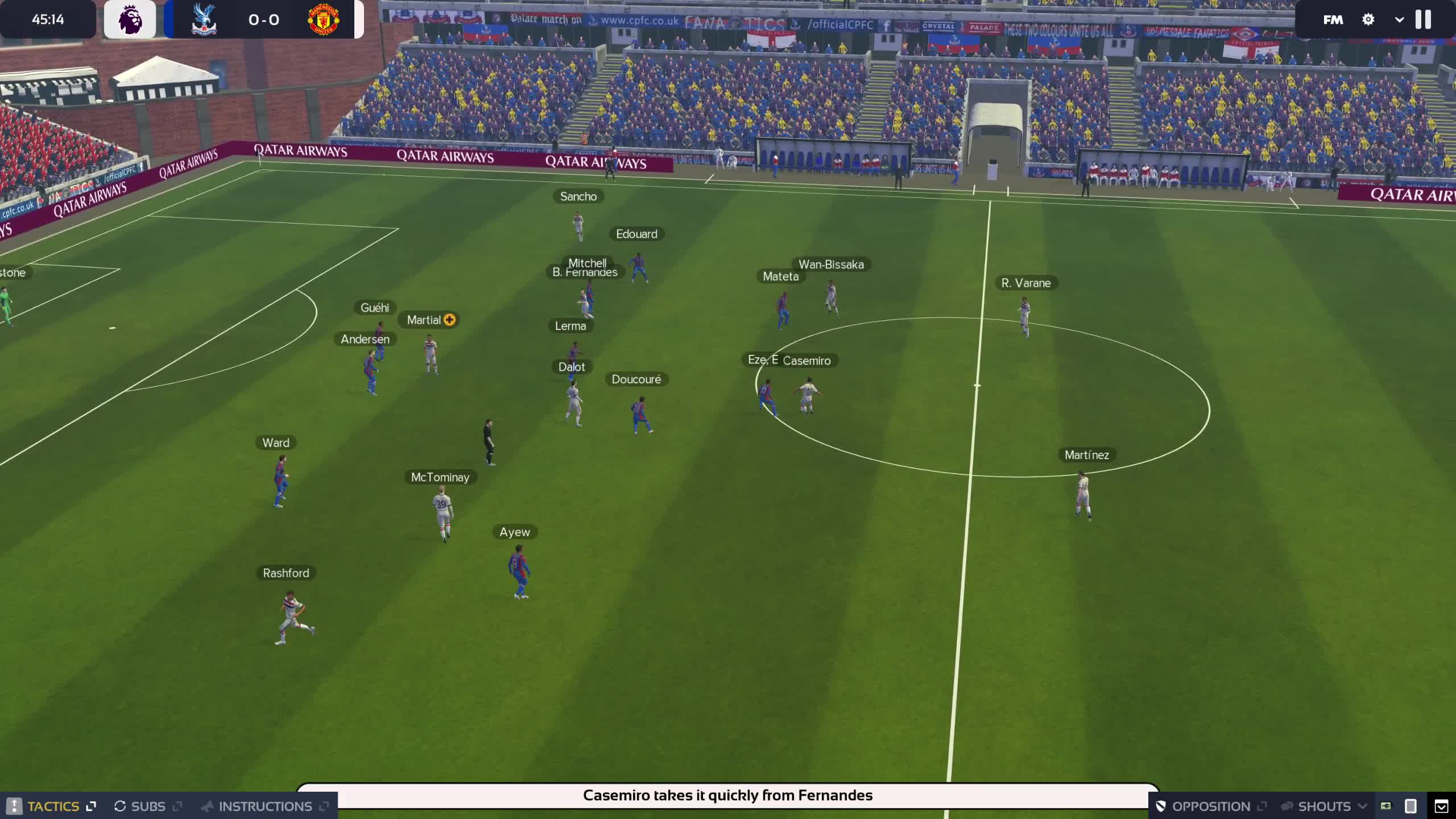The height and width of the screenshot is (819, 1456).
Task: Select the Crystal Palace team crest
Action: [x=204, y=19]
